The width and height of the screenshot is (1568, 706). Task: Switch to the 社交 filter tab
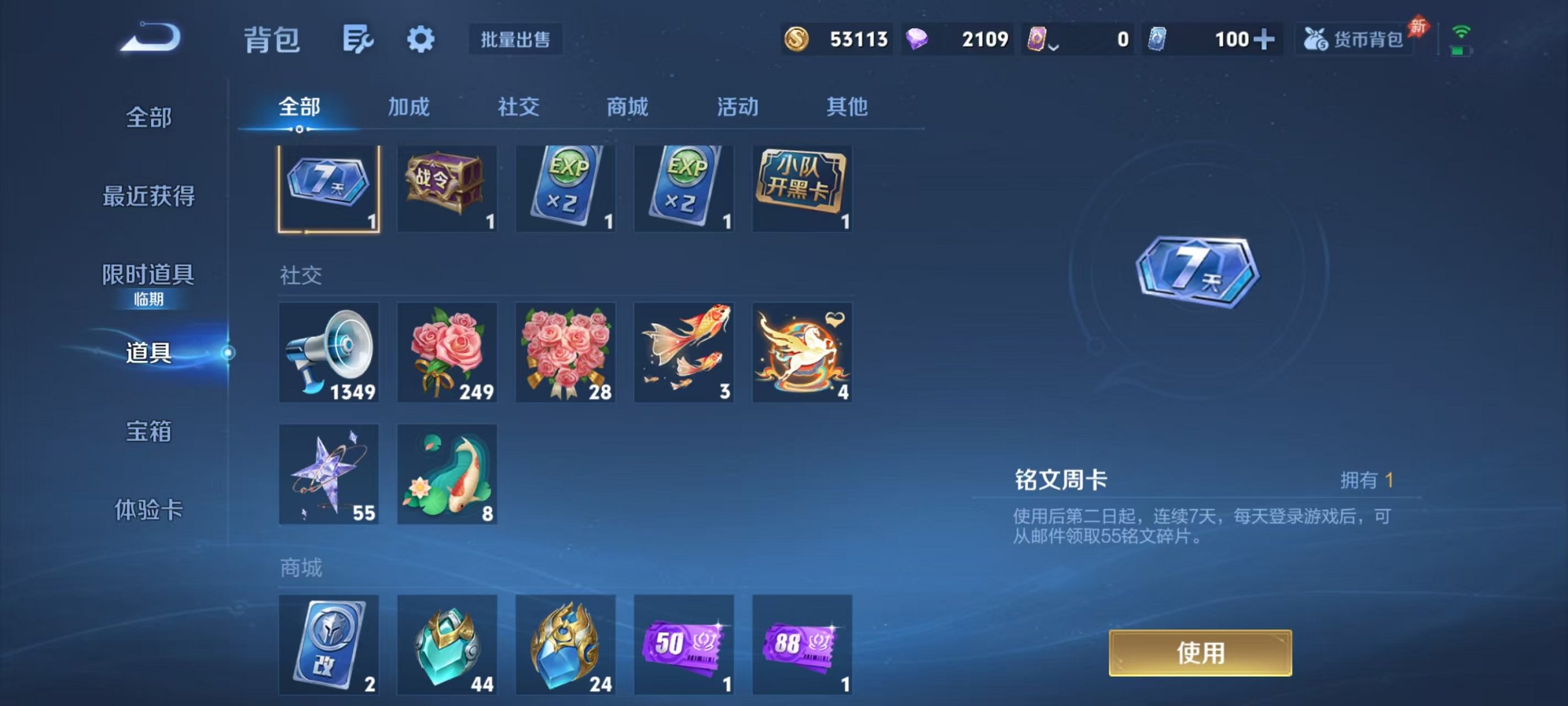pyautogui.click(x=516, y=107)
